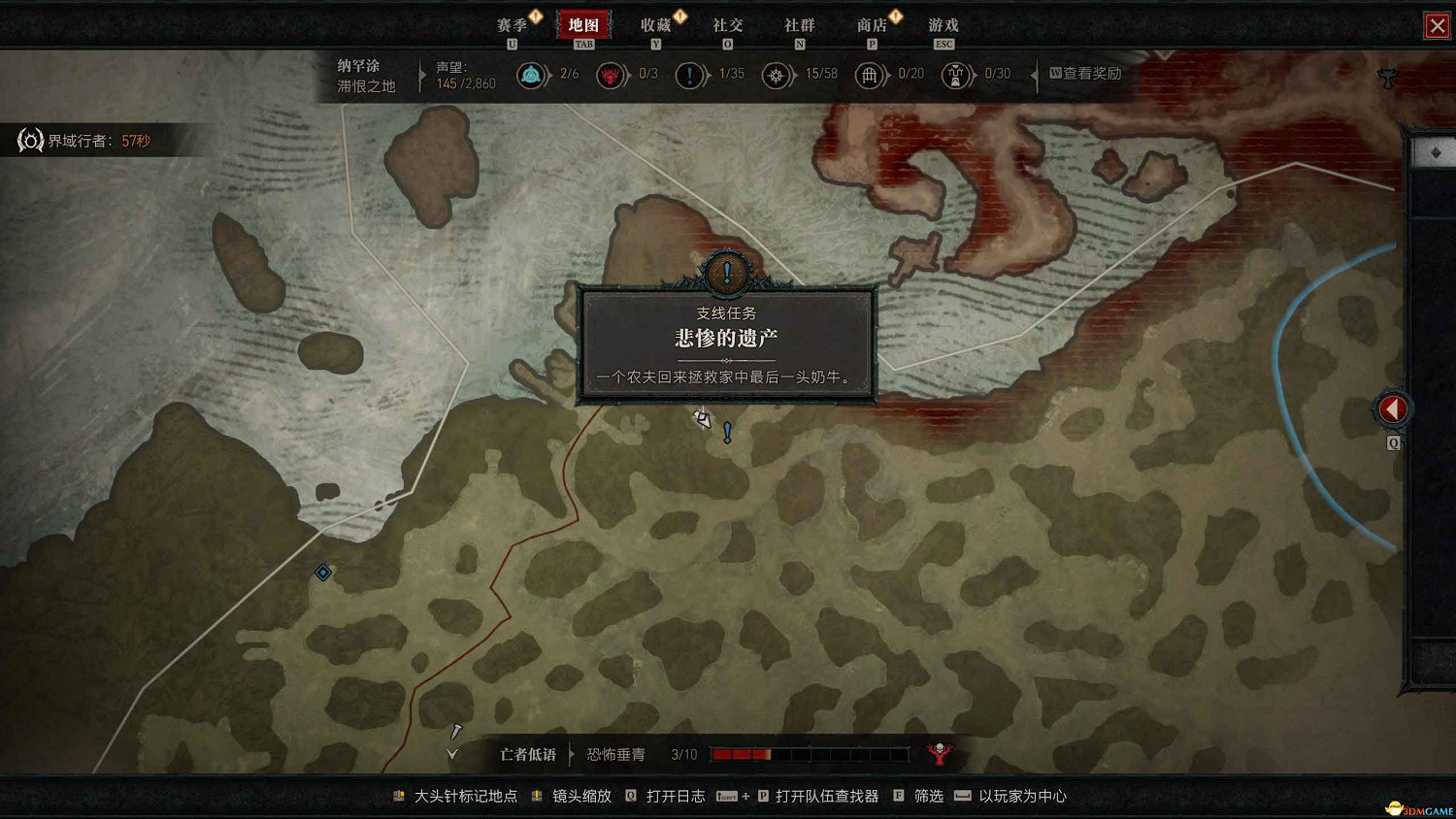
Task: Expand the 恐怖垂青 whispers tray chevron
Action: click(451, 752)
